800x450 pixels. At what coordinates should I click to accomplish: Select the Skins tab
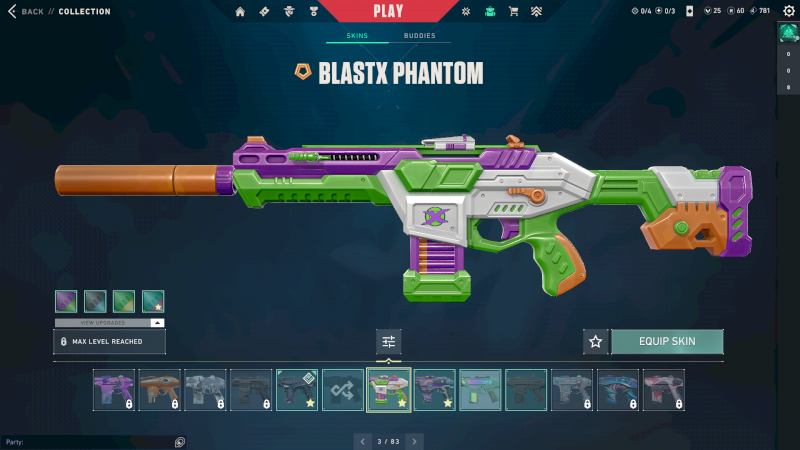(x=357, y=36)
